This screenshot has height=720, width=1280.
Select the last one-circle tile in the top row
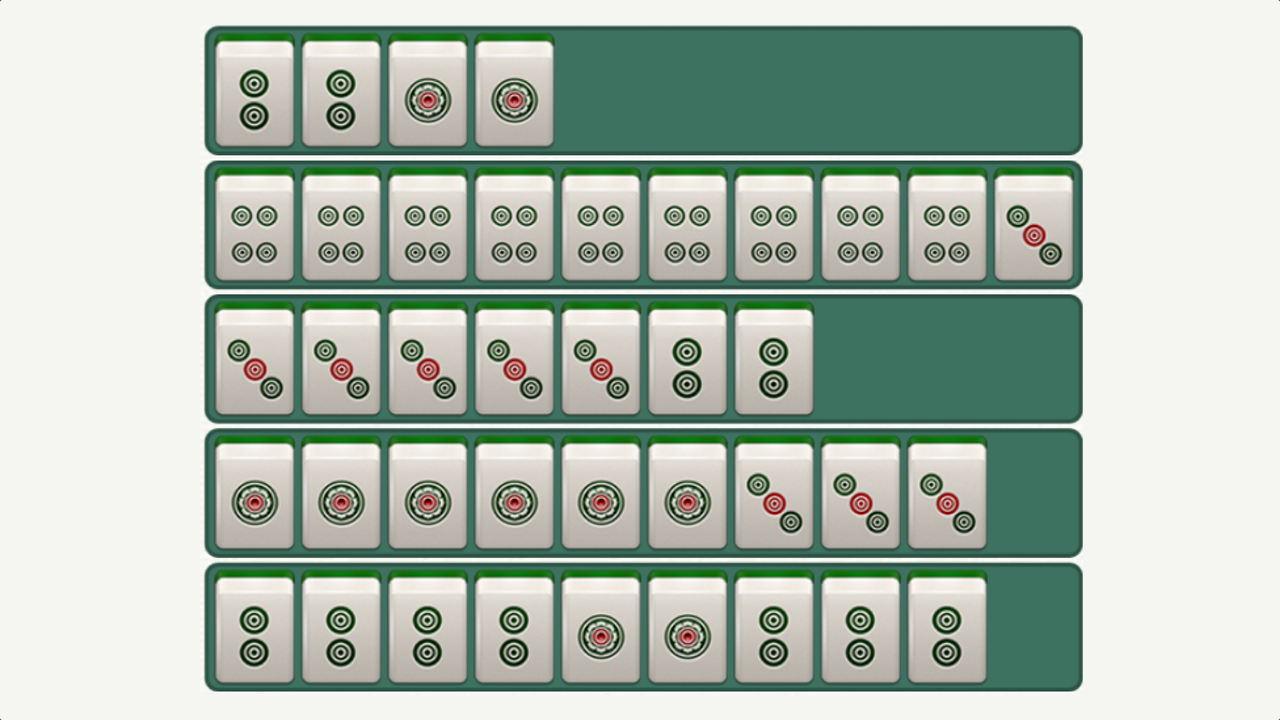click(513, 92)
